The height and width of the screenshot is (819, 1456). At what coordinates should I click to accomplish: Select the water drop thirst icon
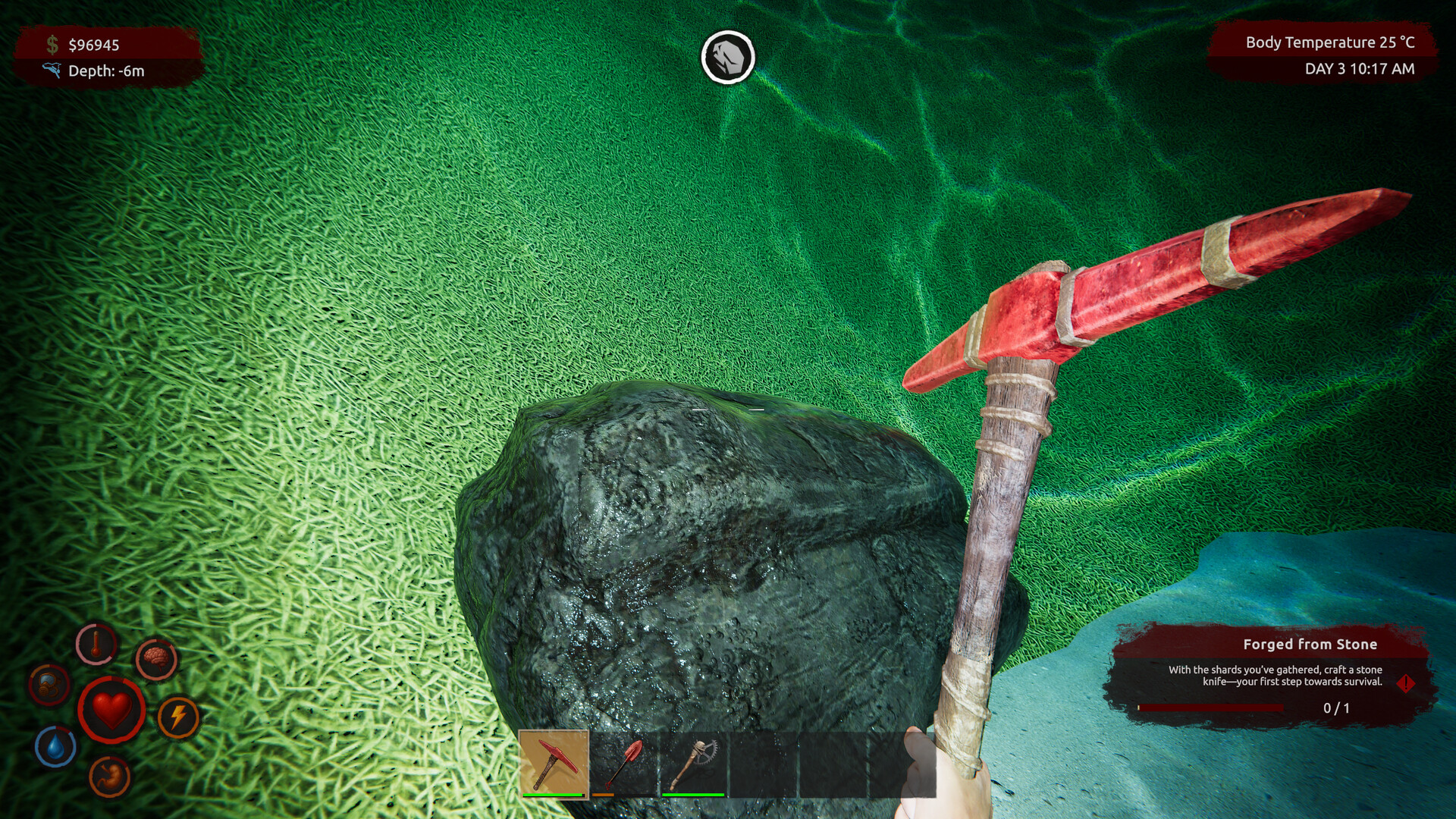point(55,746)
